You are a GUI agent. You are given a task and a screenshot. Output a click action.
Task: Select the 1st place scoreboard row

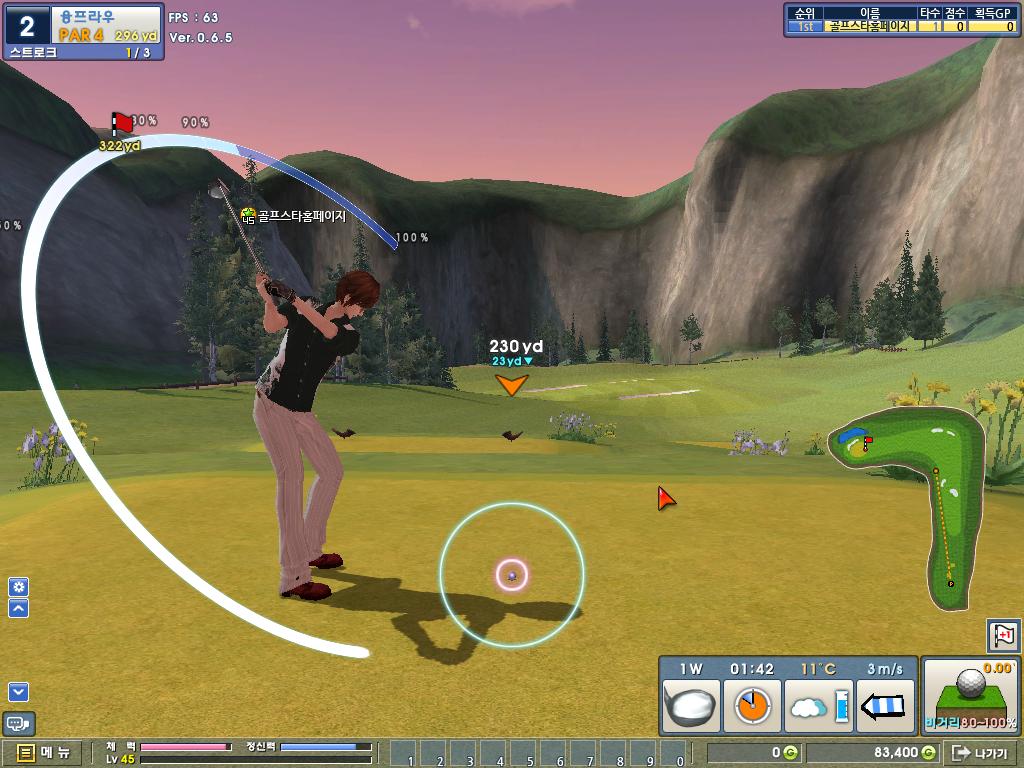coord(900,27)
